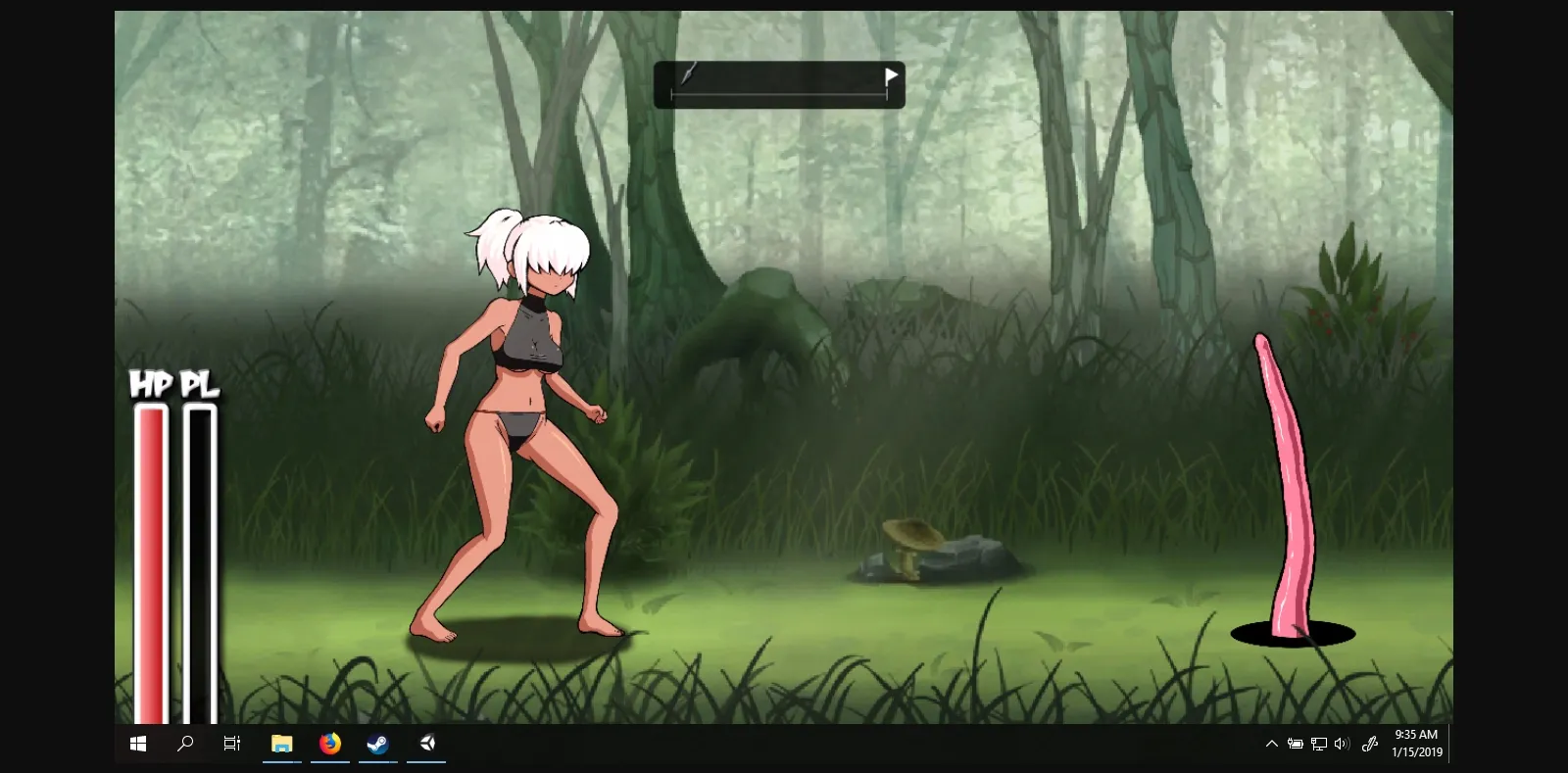
Task: Expand hidden system tray icons with the chevron
Action: [x=1271, y=744]
